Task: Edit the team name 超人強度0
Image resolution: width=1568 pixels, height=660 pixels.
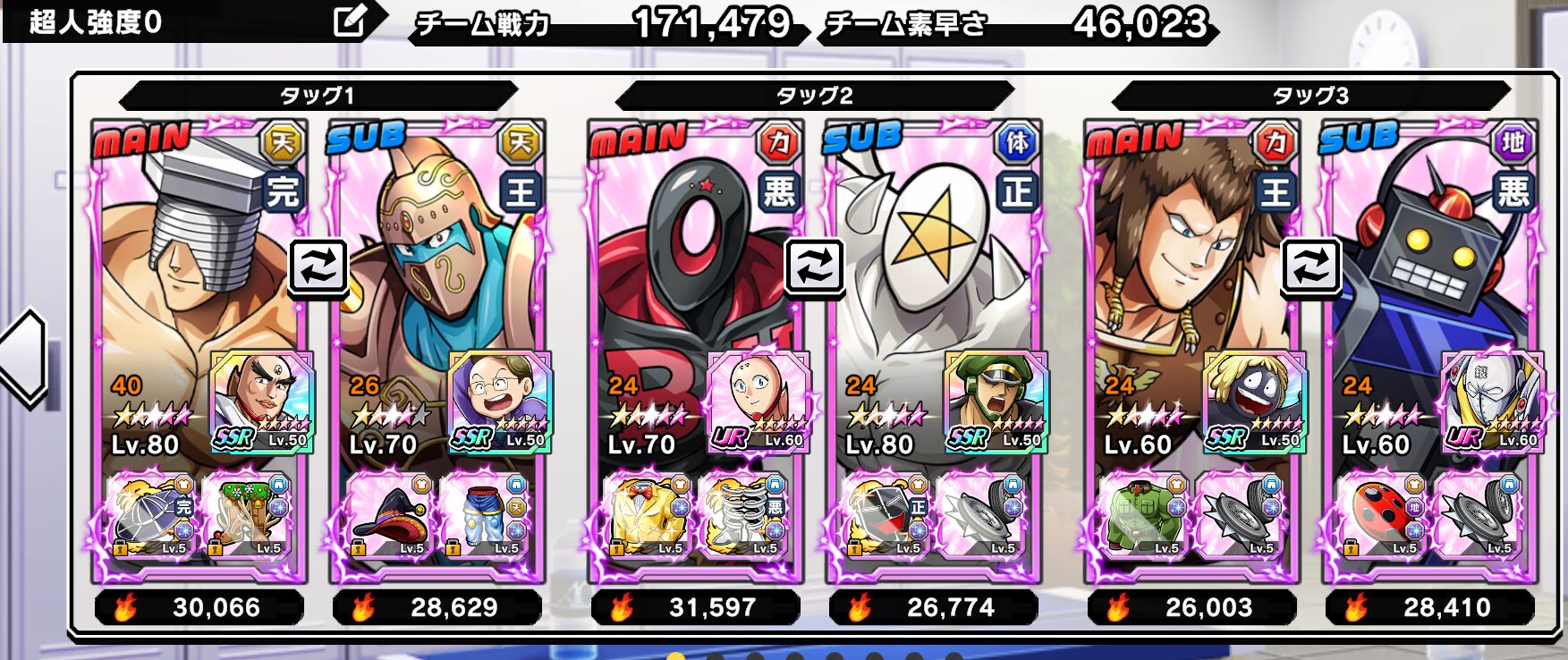Action: [349, 21]
